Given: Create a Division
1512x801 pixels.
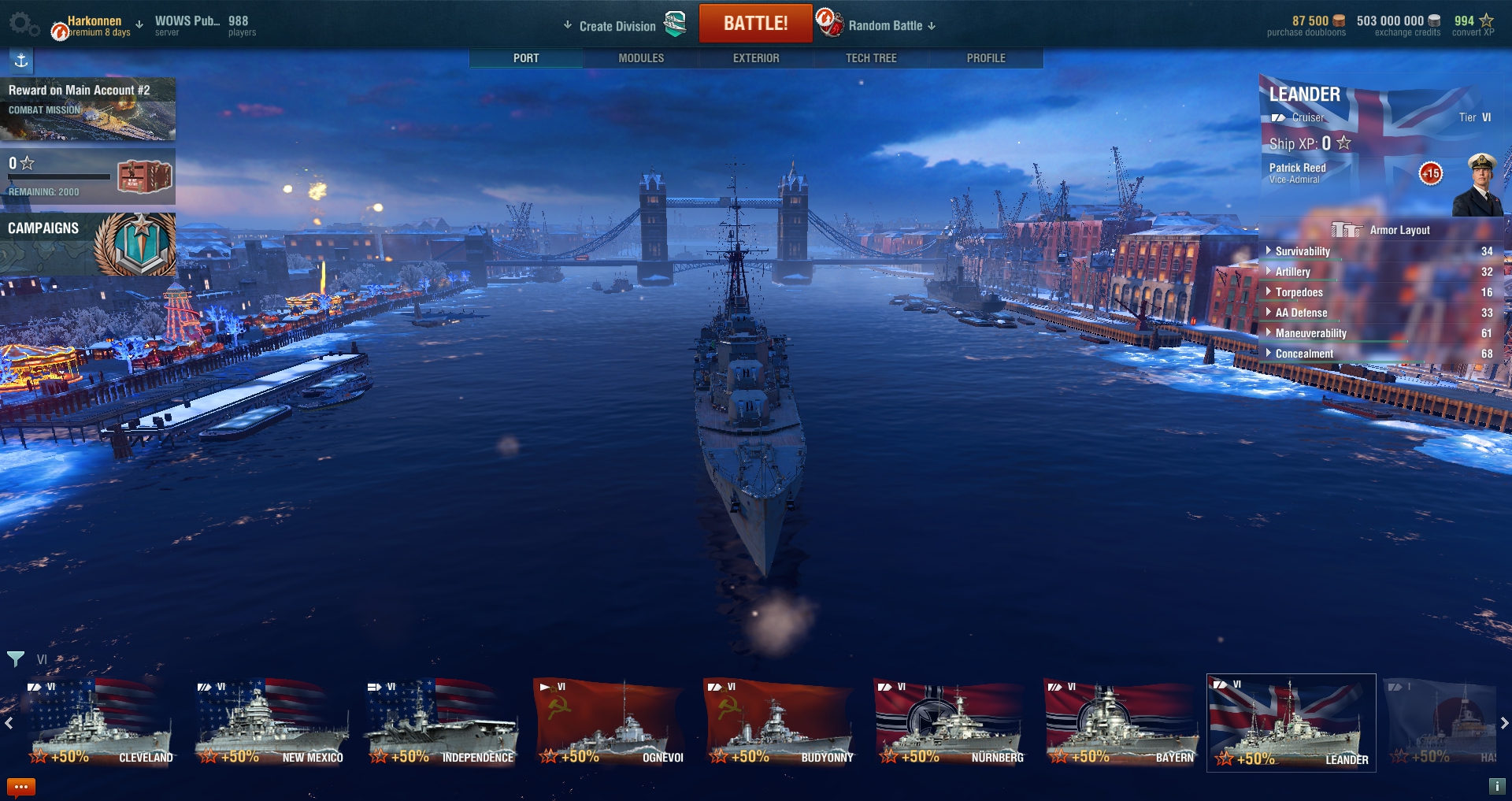Looking at the screenshot, I should point(617,26).
